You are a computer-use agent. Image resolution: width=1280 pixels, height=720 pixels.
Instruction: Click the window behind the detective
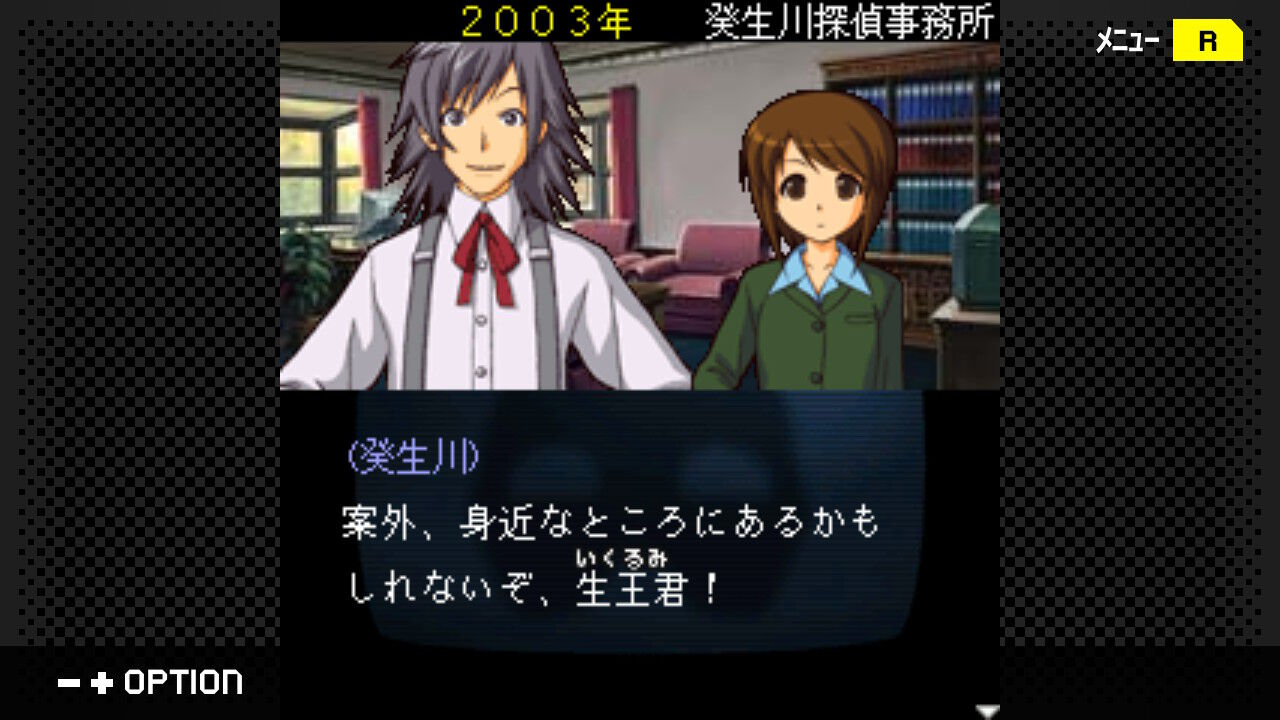320,150
